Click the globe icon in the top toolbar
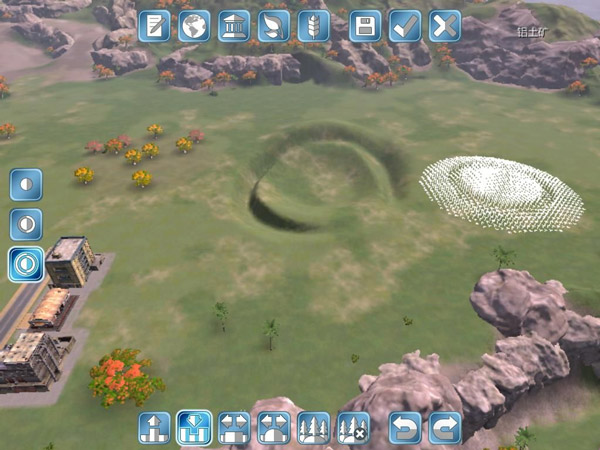 coord(194,26)
